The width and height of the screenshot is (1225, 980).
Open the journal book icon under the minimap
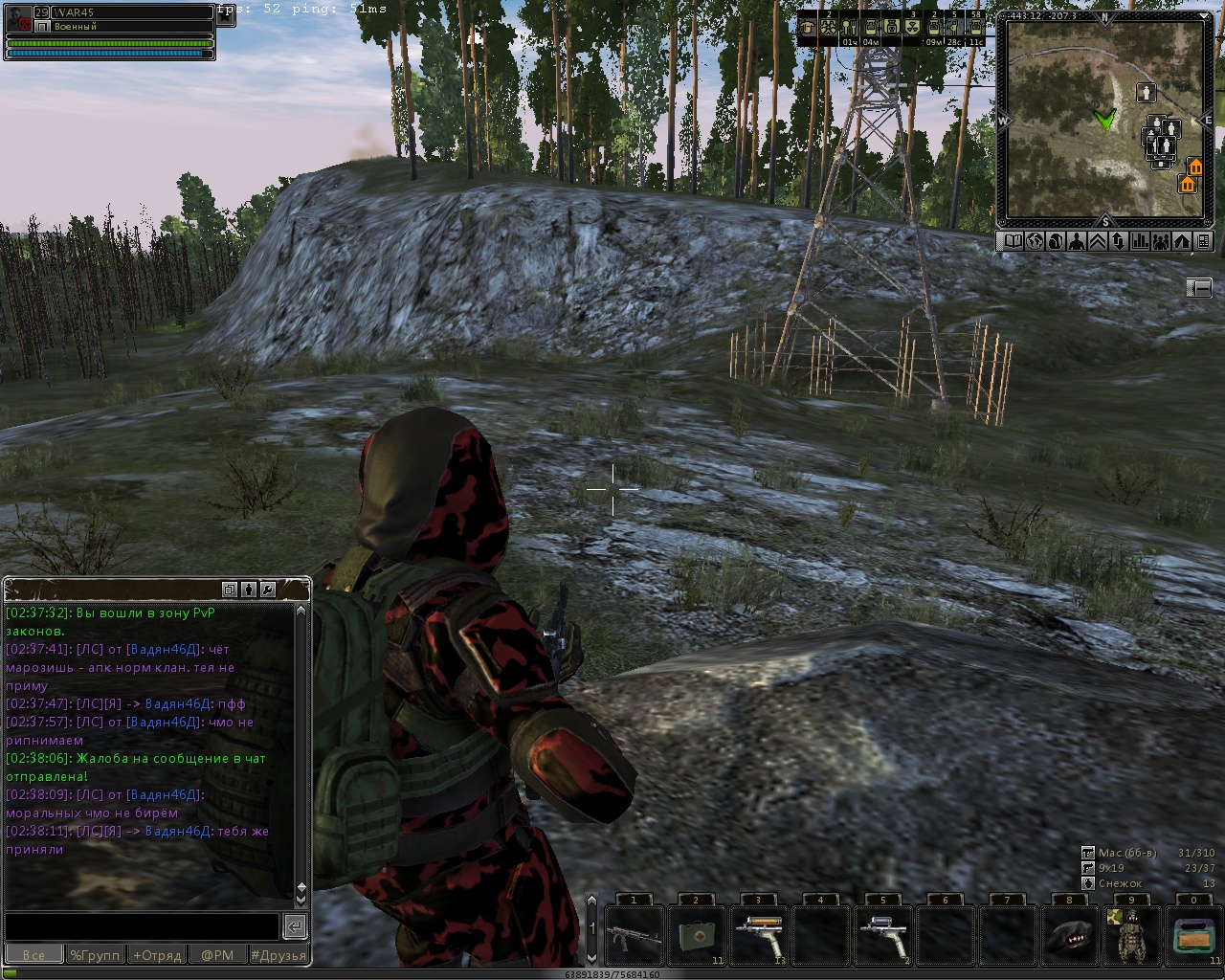point(1012,242)
